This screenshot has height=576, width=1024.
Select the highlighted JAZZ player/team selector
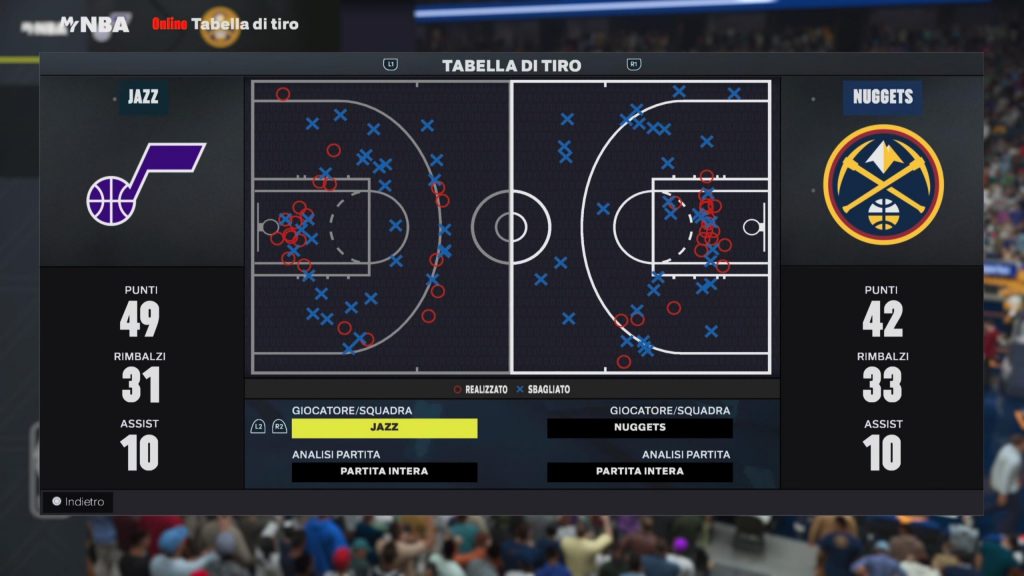384,428
